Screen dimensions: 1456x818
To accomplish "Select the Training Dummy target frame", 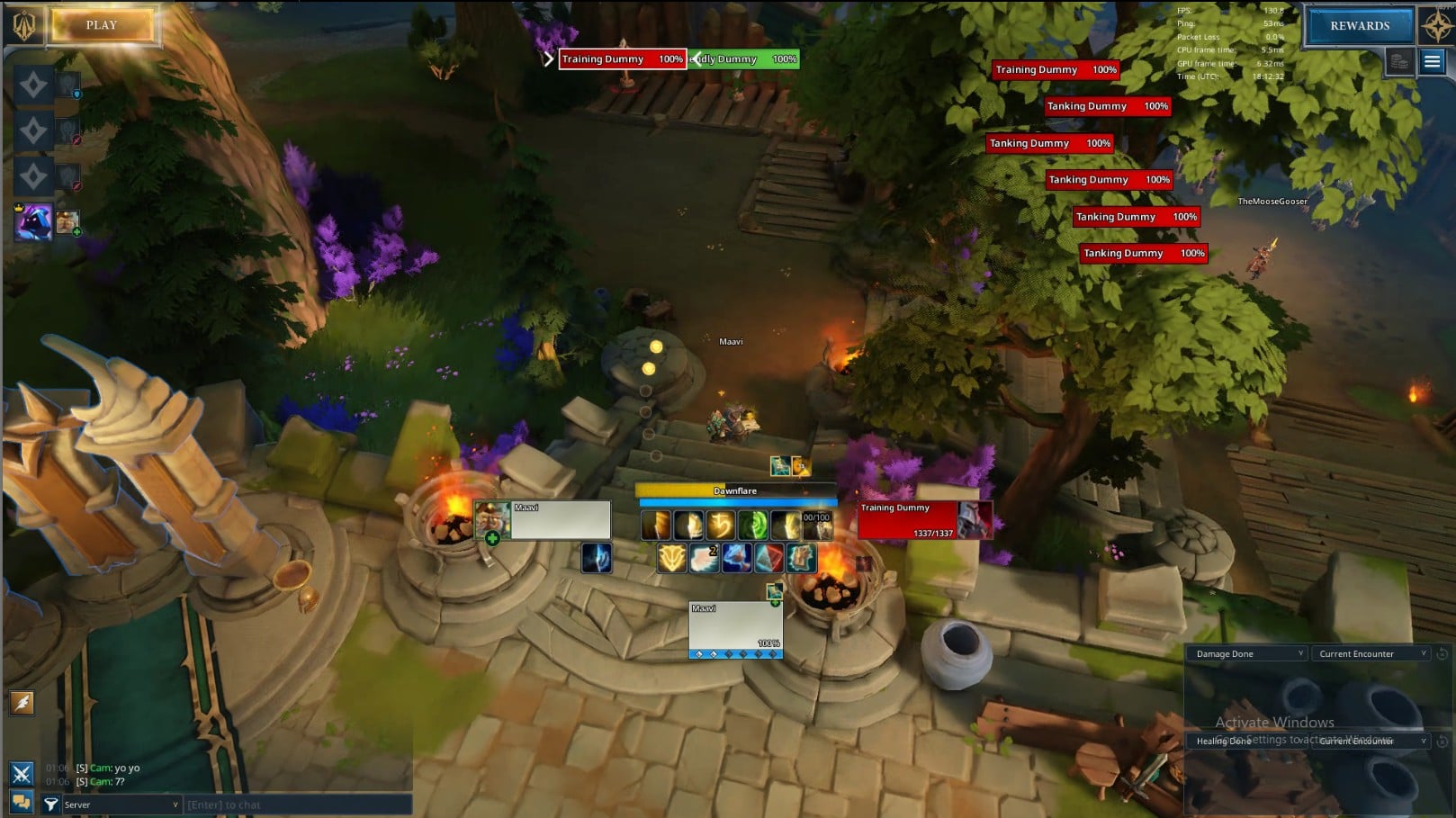I will [x=924, y=520].
